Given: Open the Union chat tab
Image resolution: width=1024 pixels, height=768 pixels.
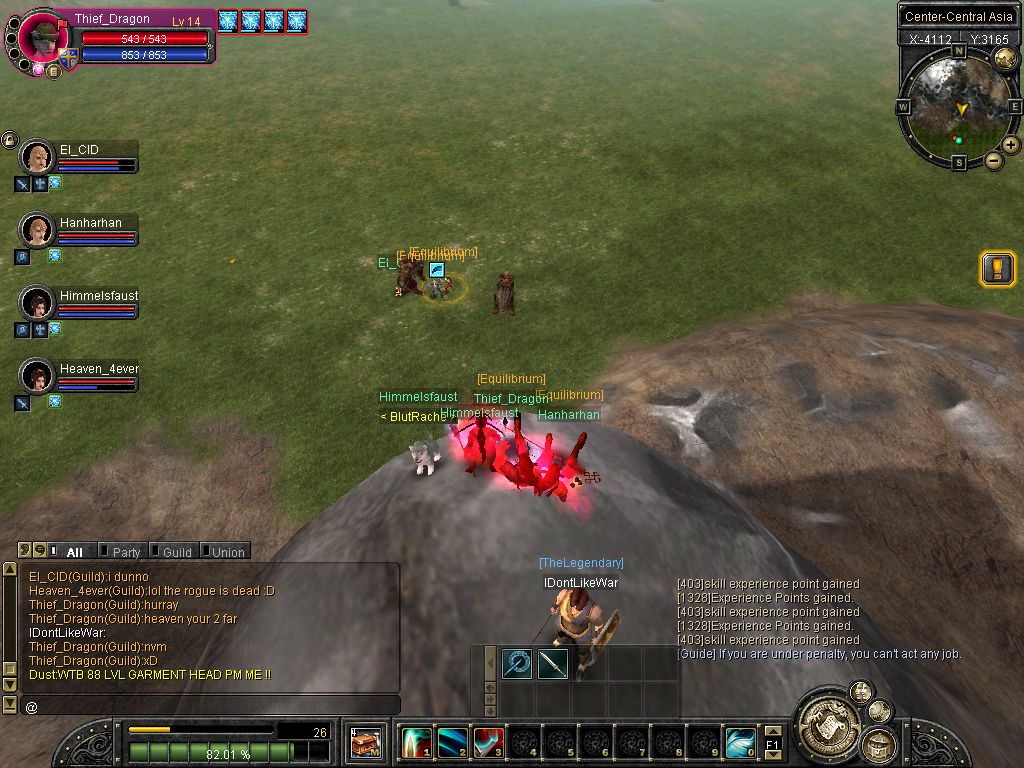Looking at the screenshot, I should 227,552.
